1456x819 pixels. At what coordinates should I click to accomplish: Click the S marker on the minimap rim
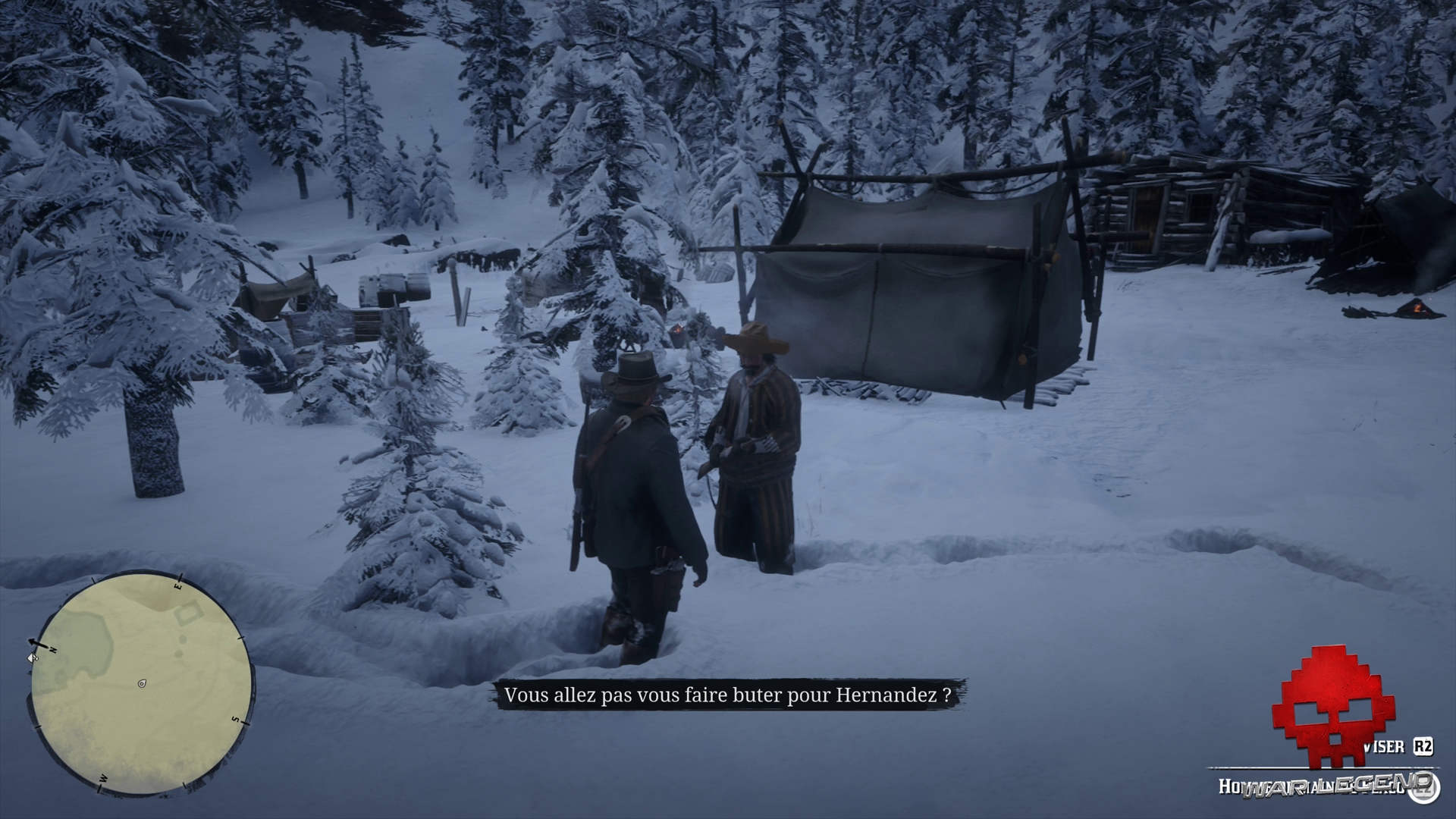234,719
